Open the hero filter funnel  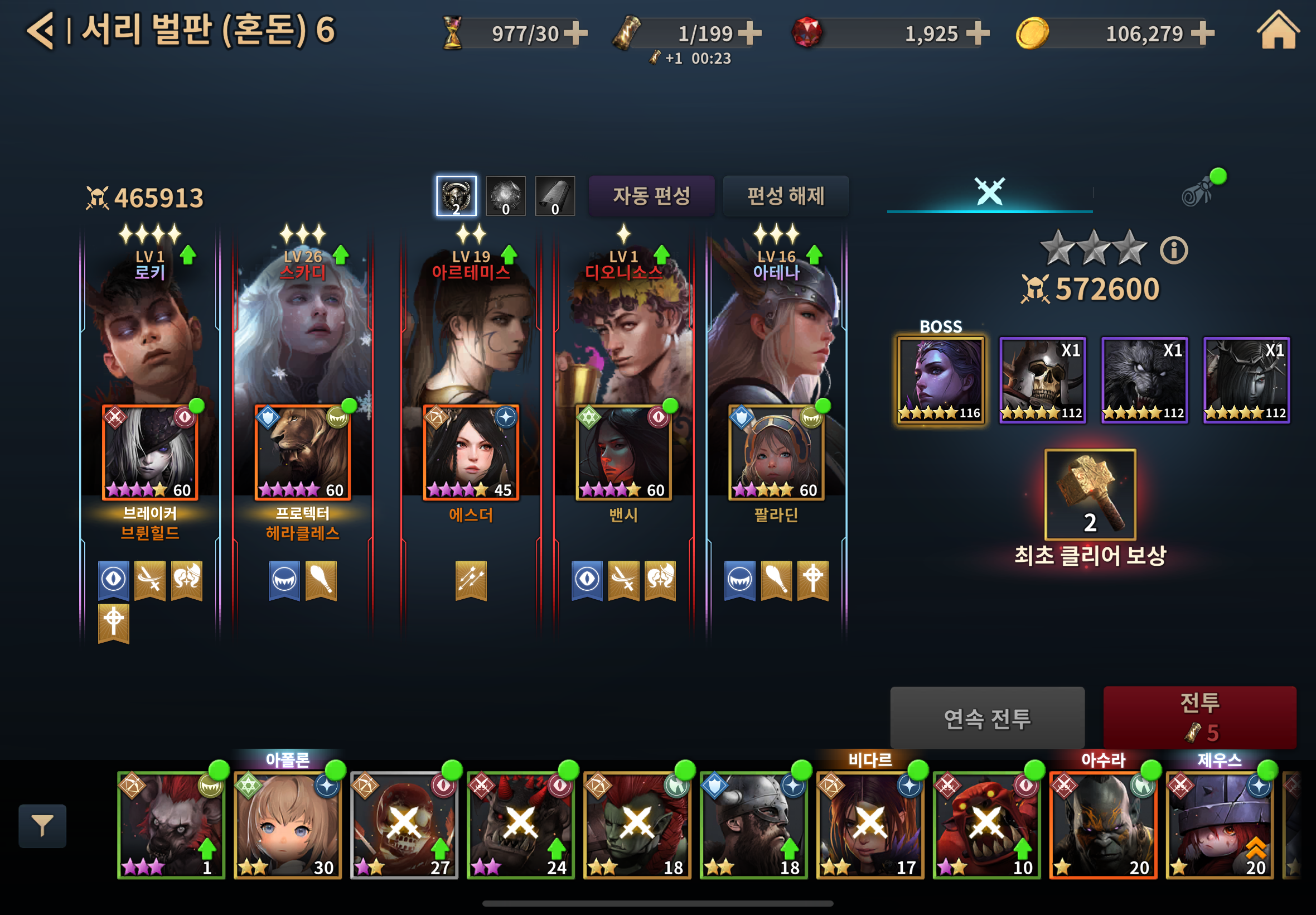[x=42, y=826]
